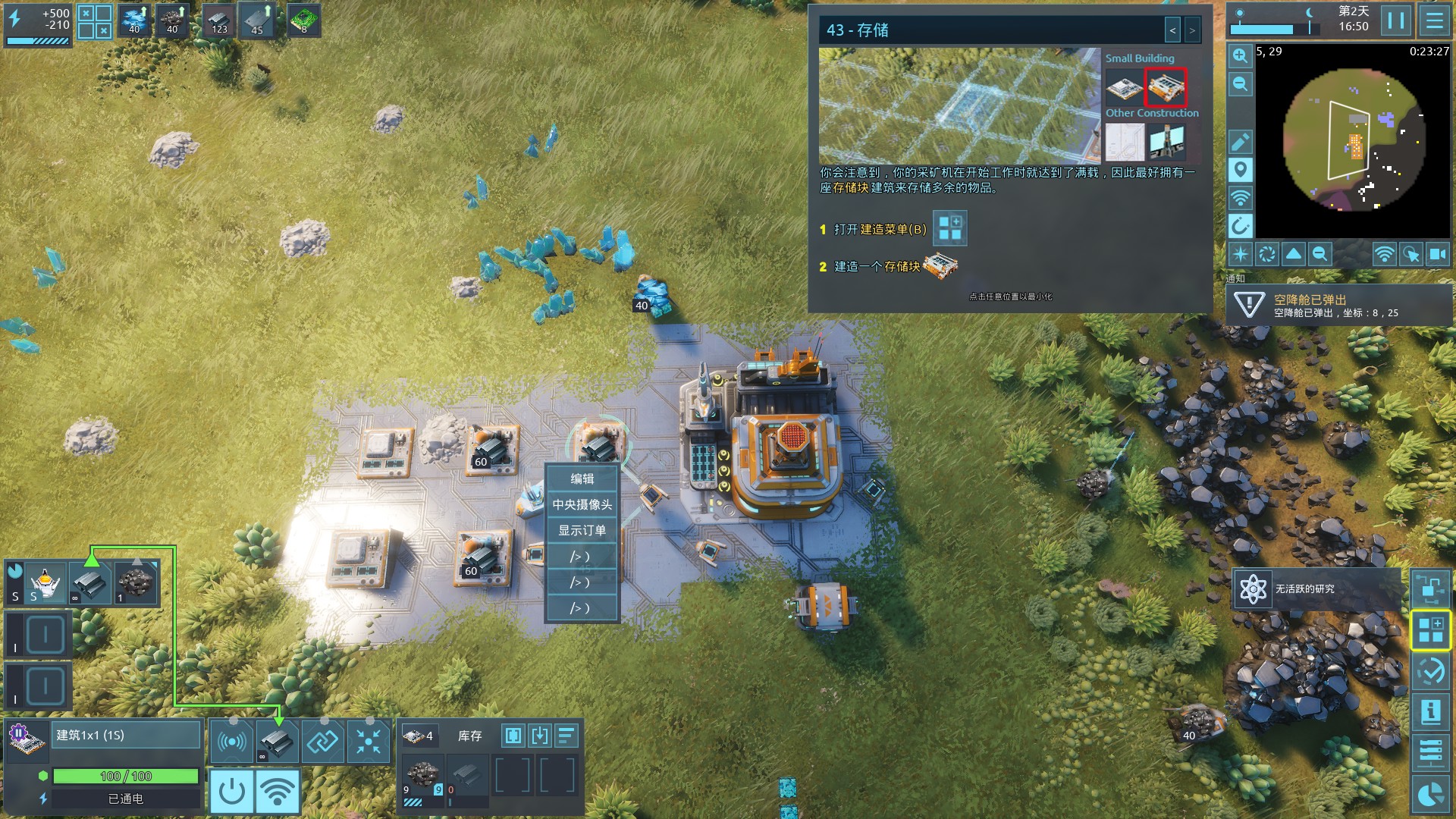Select 中央摄像头 from the context menu
1456x819 pixels.
pyautogui.click(x=582, y=504)
